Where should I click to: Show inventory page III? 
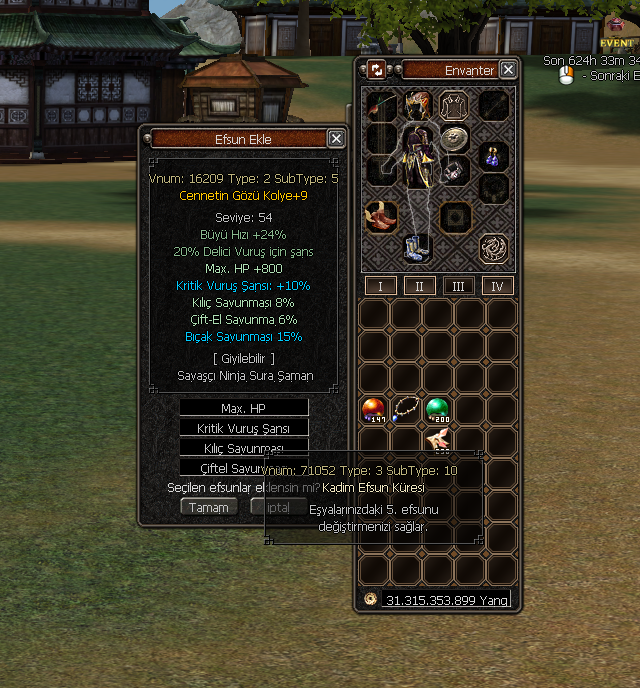tap(458, 286)
